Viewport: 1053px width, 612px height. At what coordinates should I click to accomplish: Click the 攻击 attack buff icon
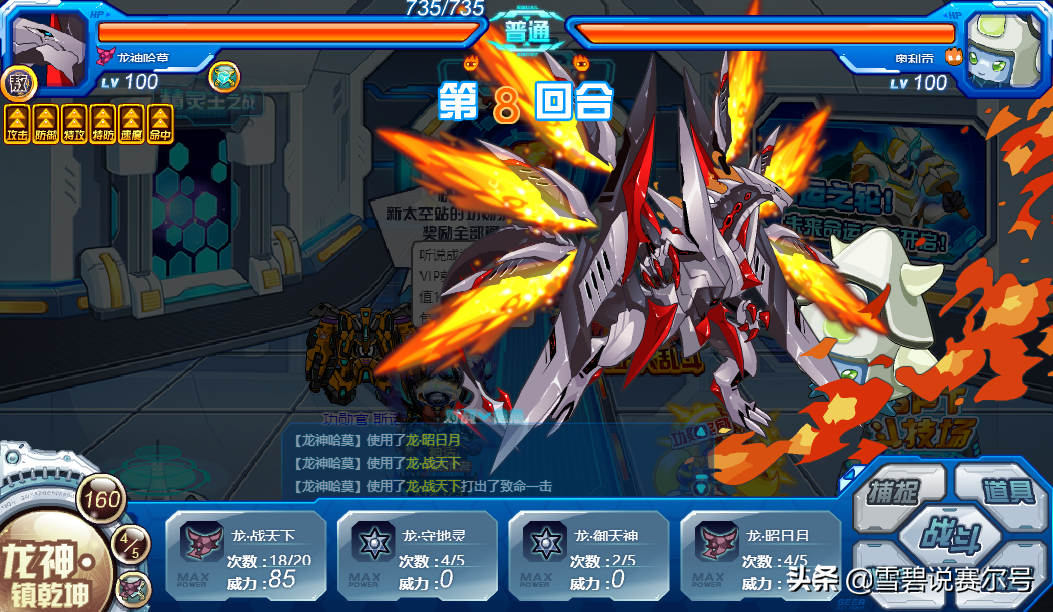(18, 124)
